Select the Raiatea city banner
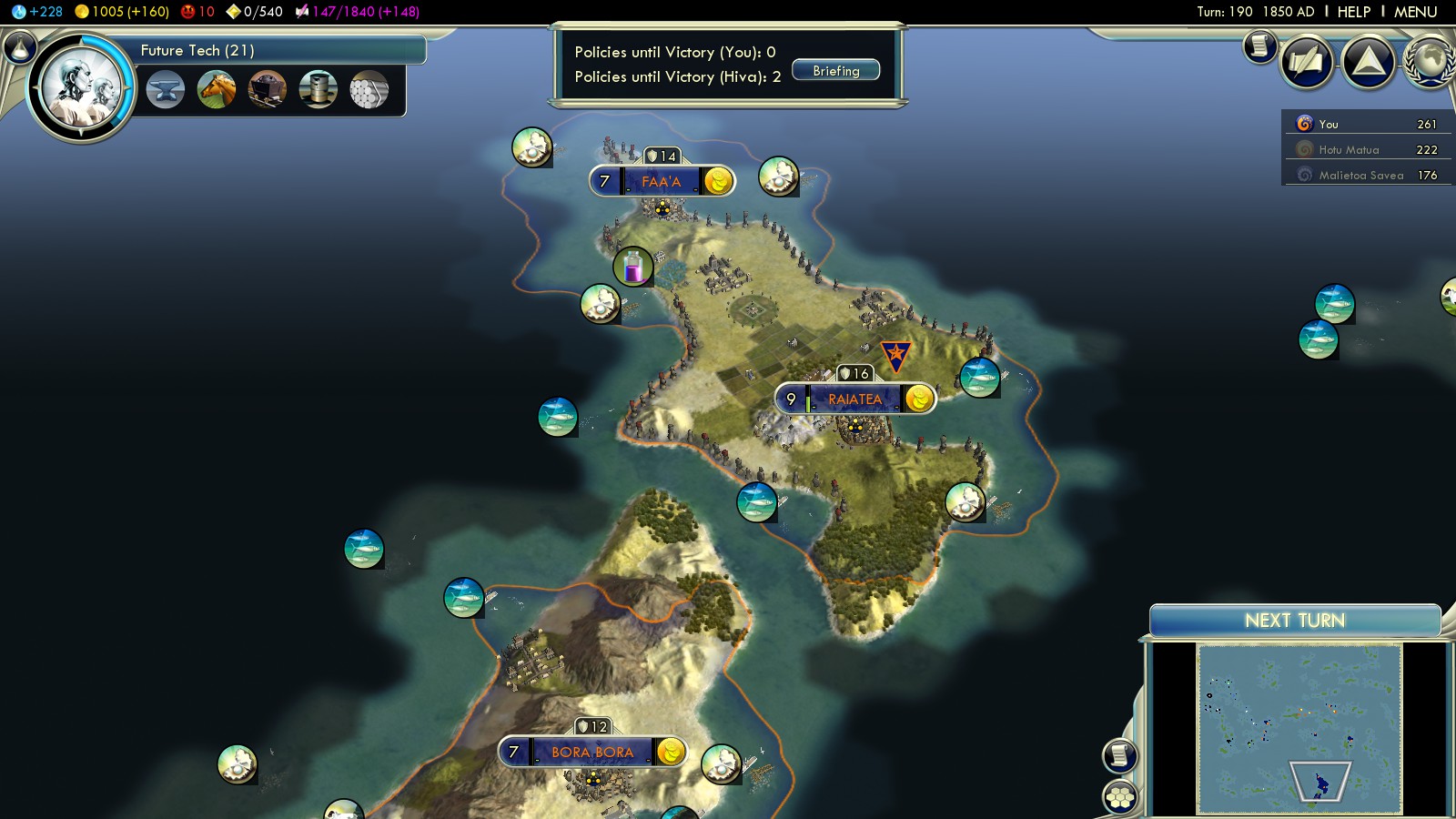This screenshot has width=1456, height=819. click(854, 399)
